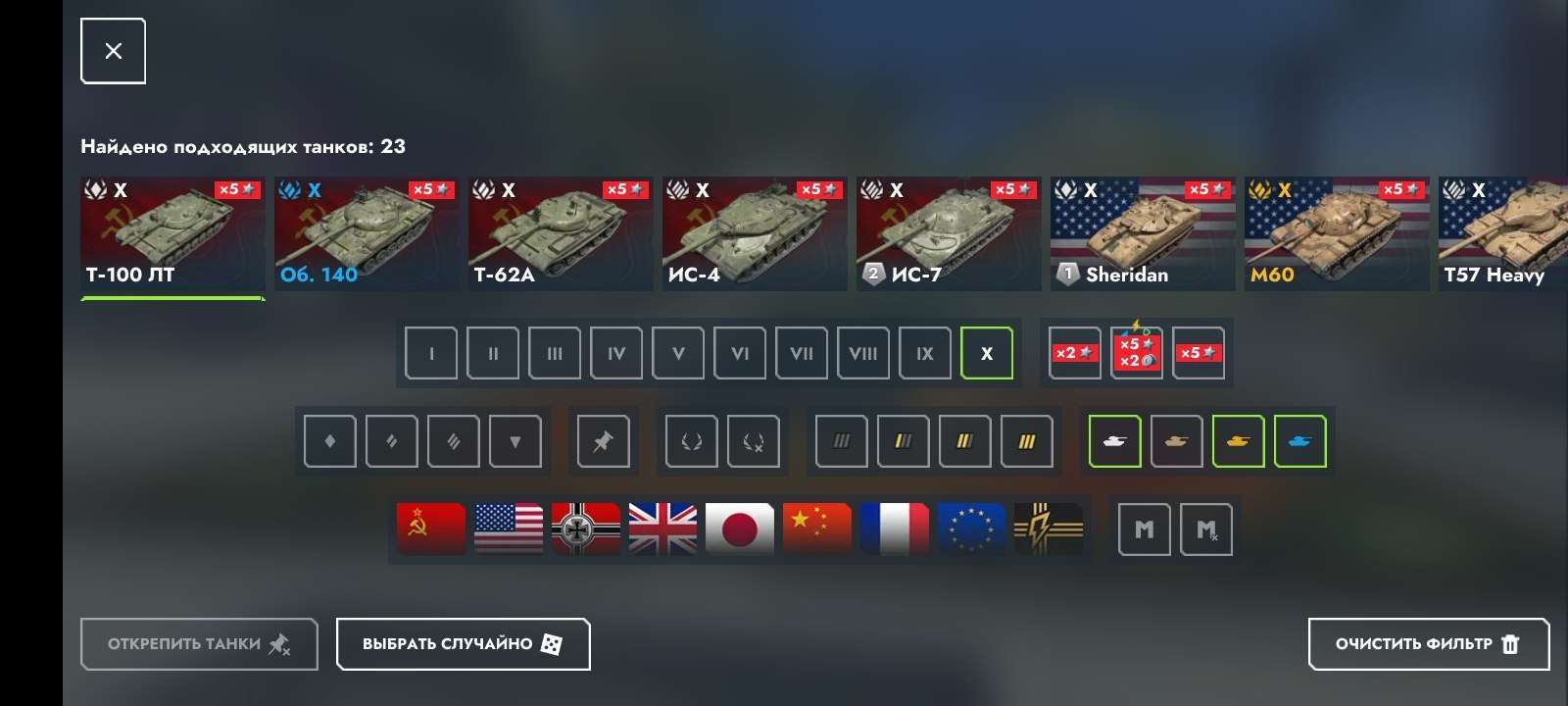Select the Japan nation flag filter

[x=740, y=529]
